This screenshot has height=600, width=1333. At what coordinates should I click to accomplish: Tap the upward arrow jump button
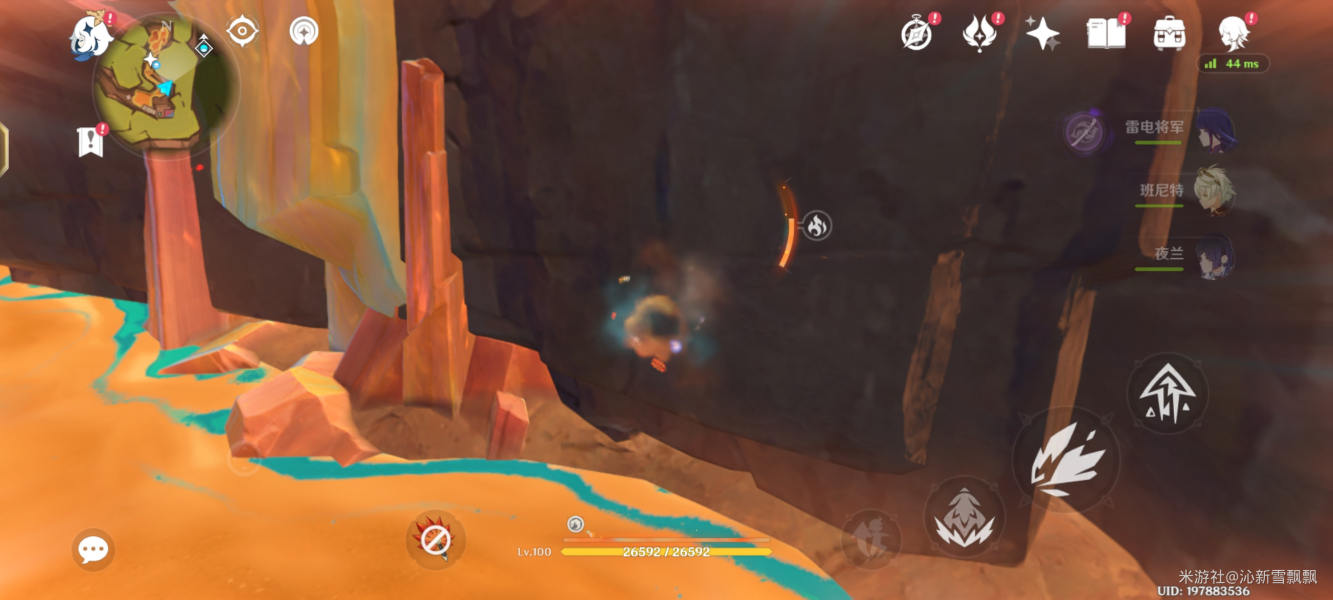pos(1167,393)
